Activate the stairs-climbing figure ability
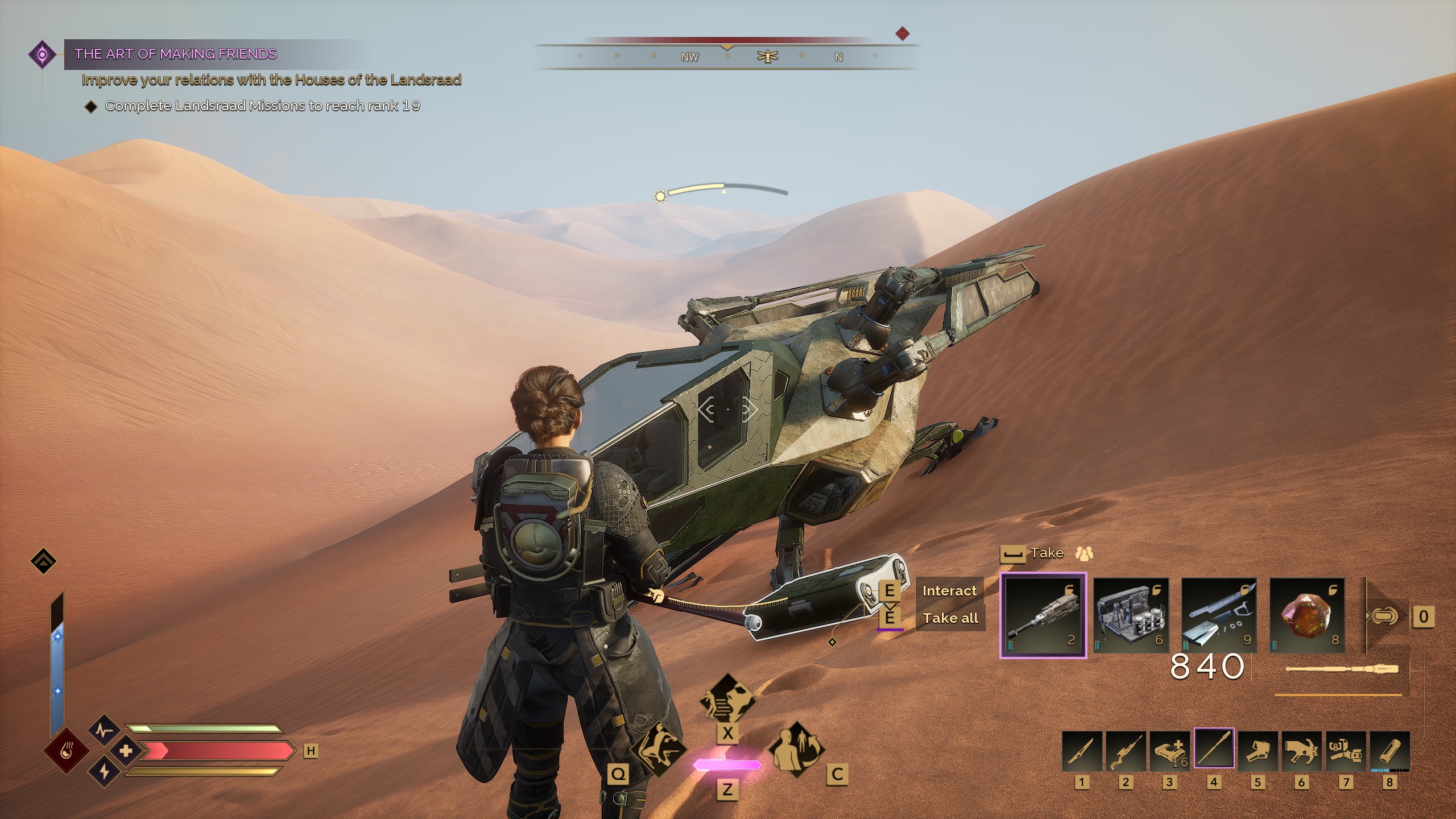 727,700
